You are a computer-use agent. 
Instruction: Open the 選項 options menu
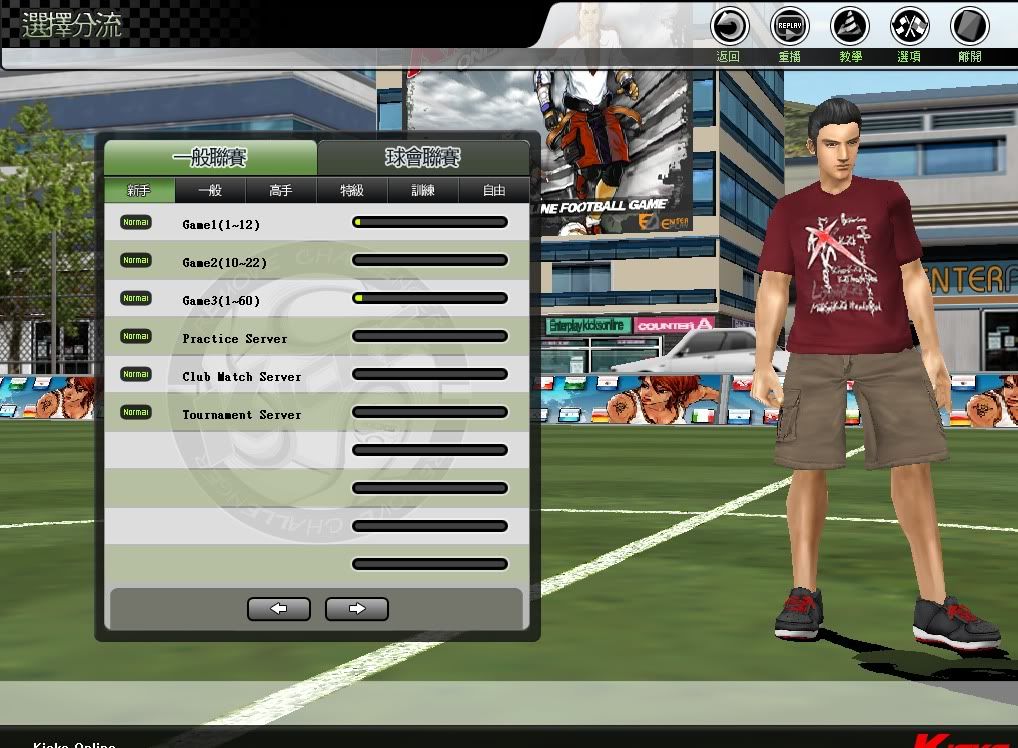pos(910,27)
